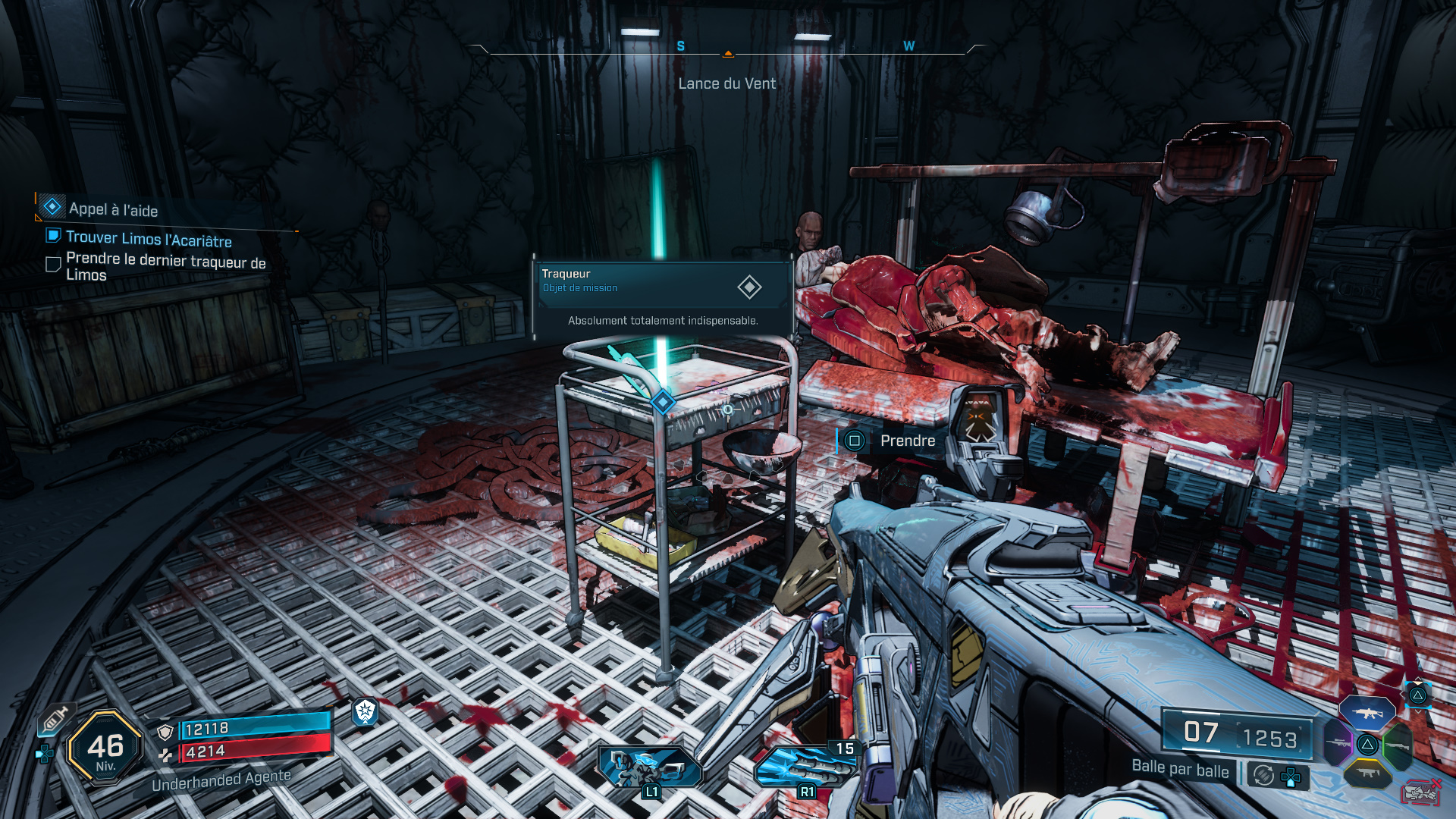The width and height of the screenshot is (1456, 819).
Task: Click the blue shield buff status icon
Action: 365,711
